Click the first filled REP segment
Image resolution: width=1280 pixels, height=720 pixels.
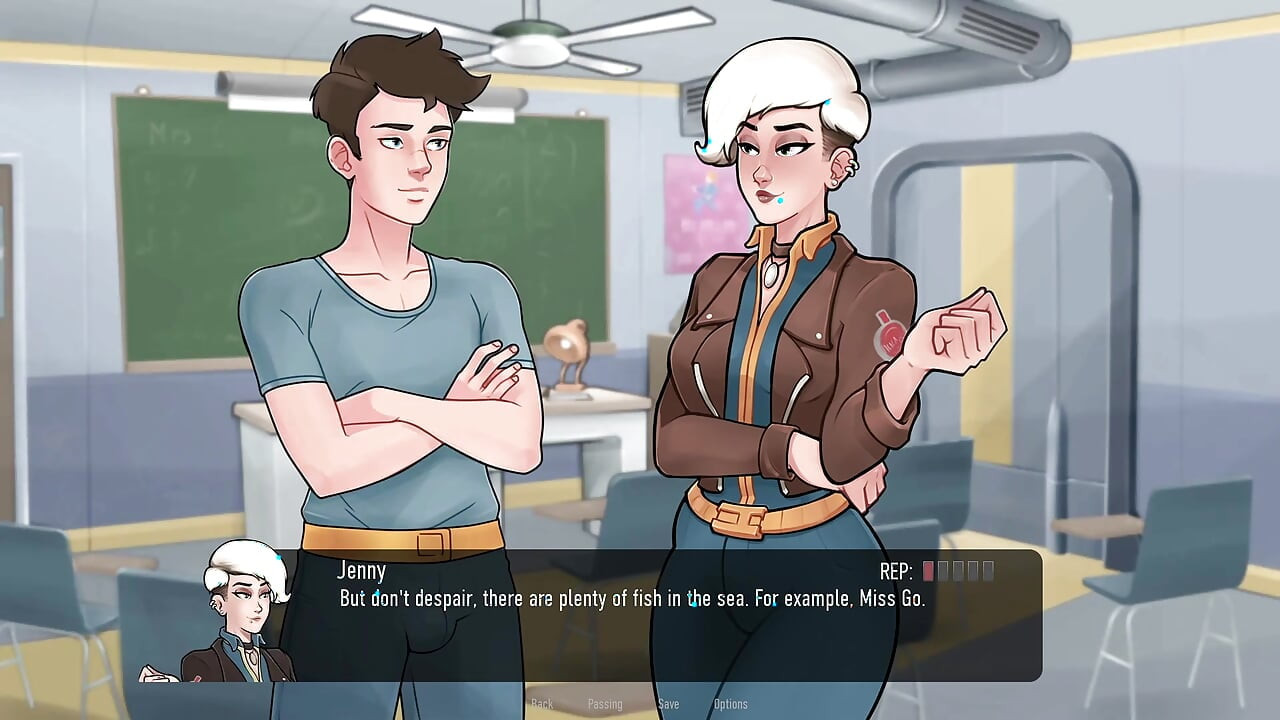[928, 572]
